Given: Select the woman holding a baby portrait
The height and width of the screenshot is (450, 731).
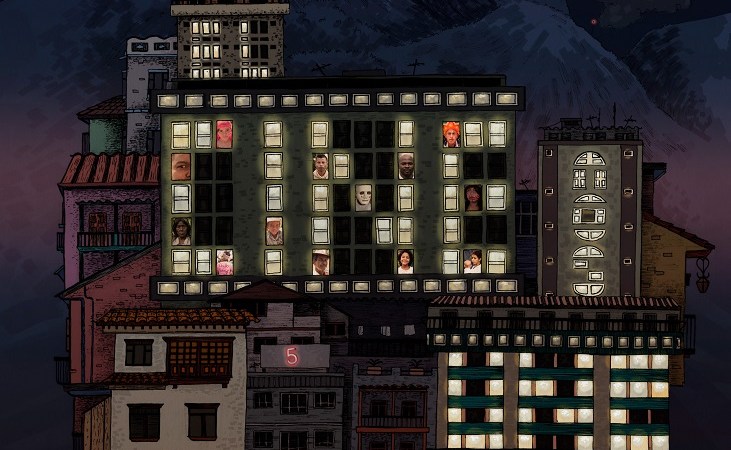Looking at the screenshot, I should (473, 261).
